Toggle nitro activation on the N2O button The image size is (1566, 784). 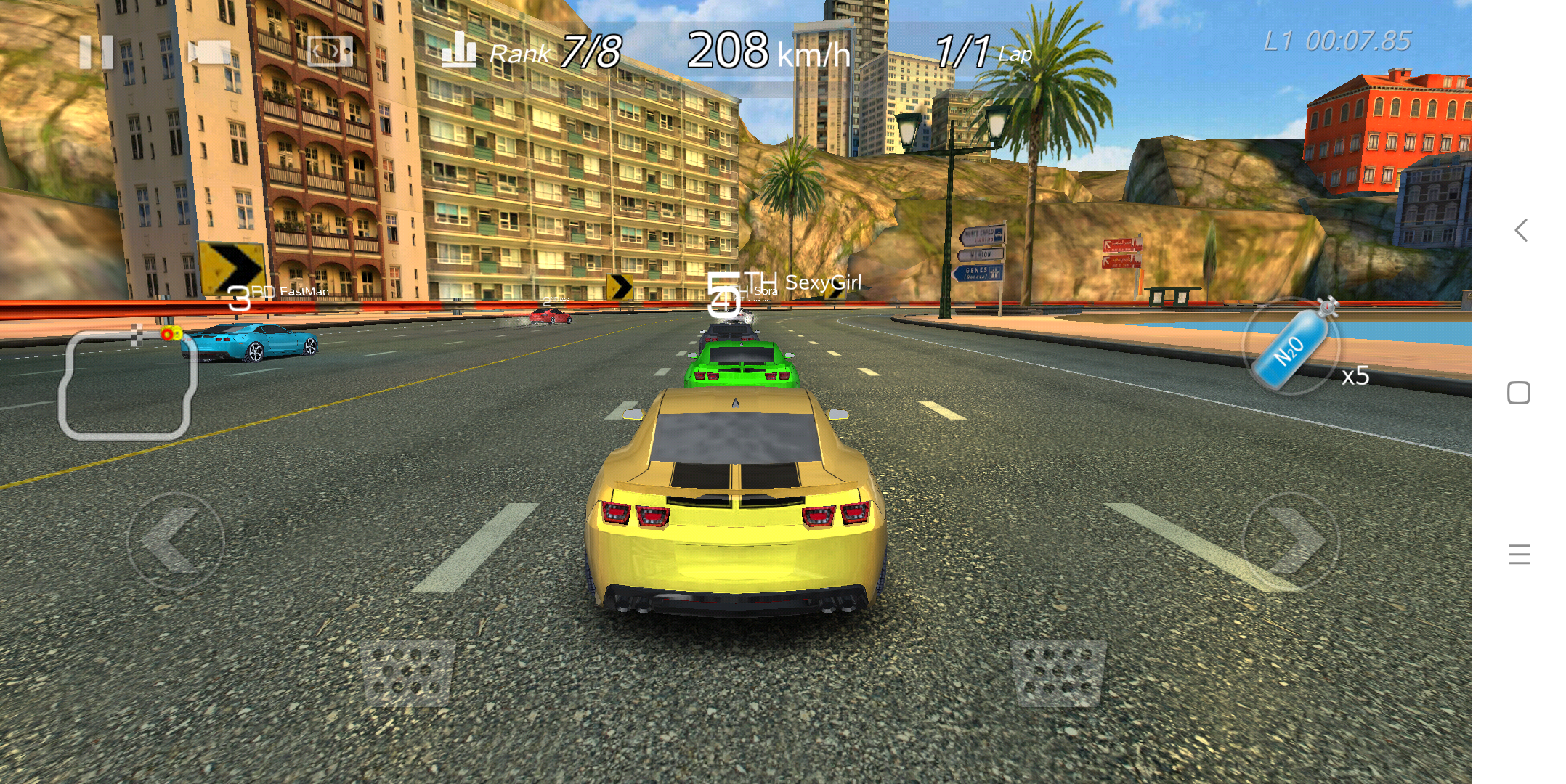pyautogui.click(x=1293, y=348)
